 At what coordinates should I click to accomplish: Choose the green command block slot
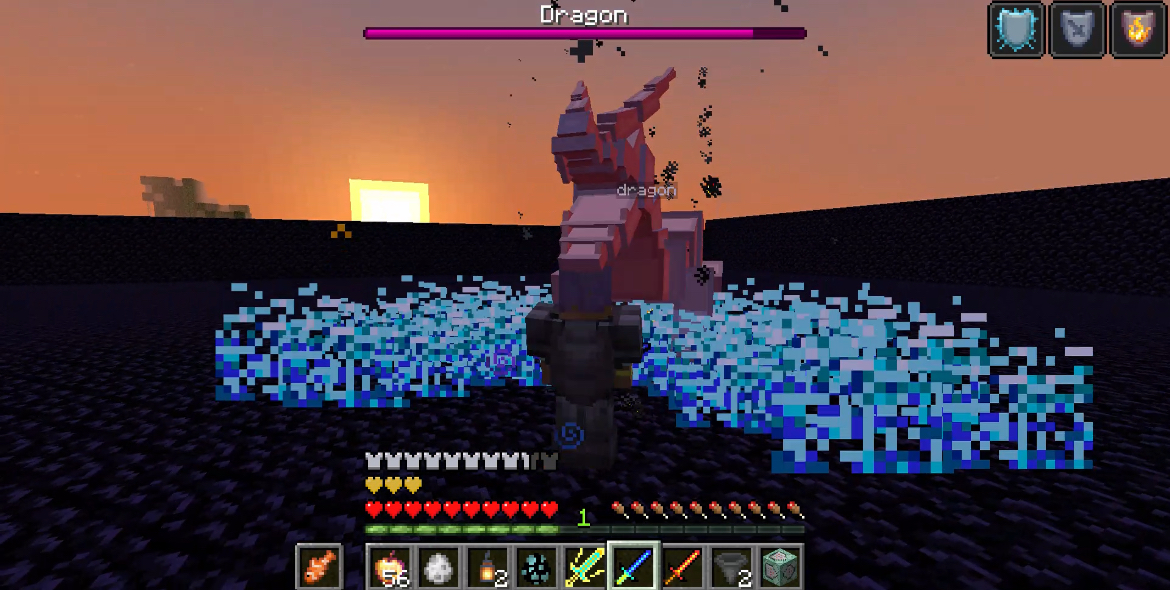[x=781, y=567]
